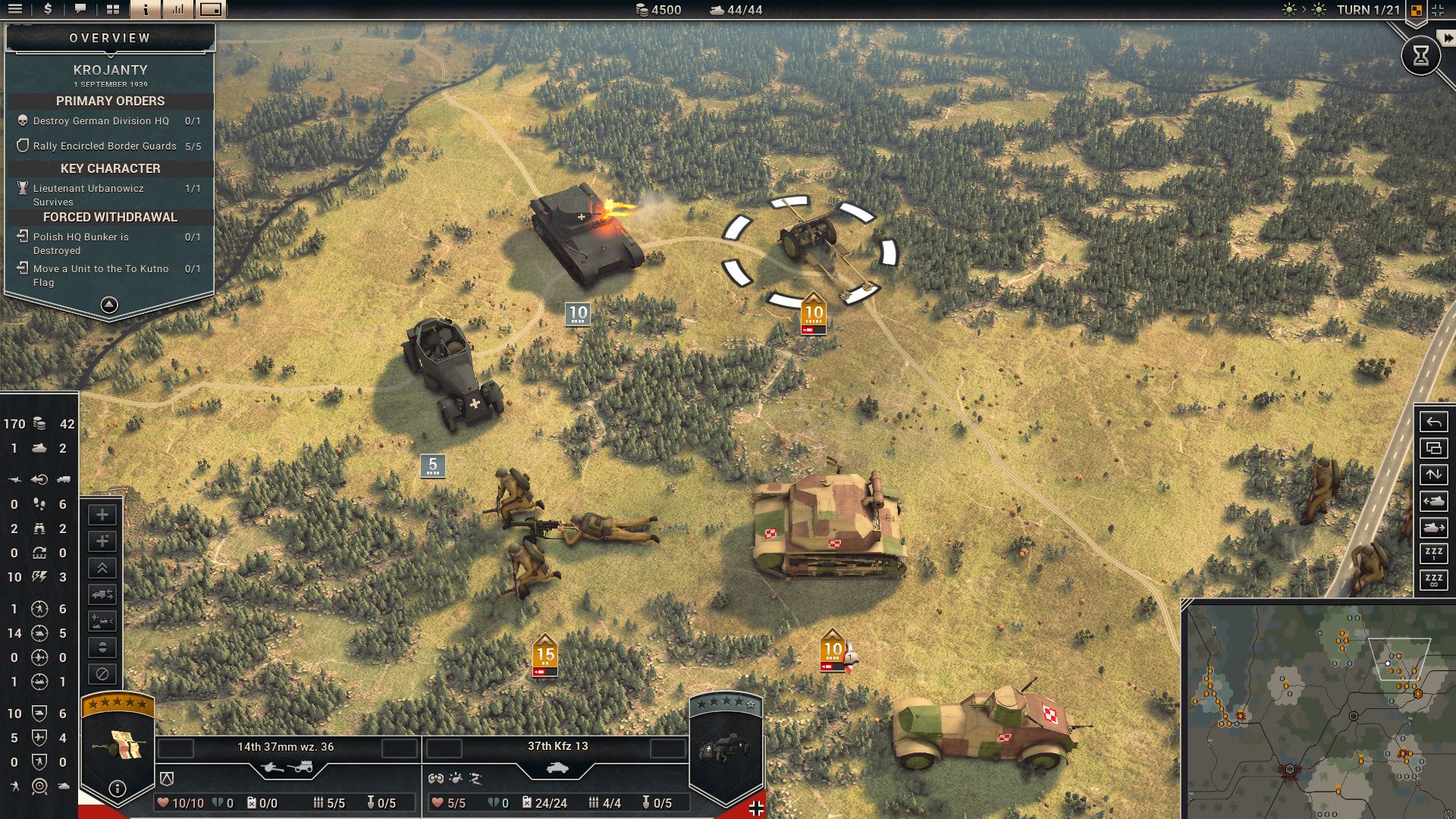Image resolution: width=1456 pixels, height=819 pixels.
Task: Open the prestige purchase screen
Action: click(48, 11)
